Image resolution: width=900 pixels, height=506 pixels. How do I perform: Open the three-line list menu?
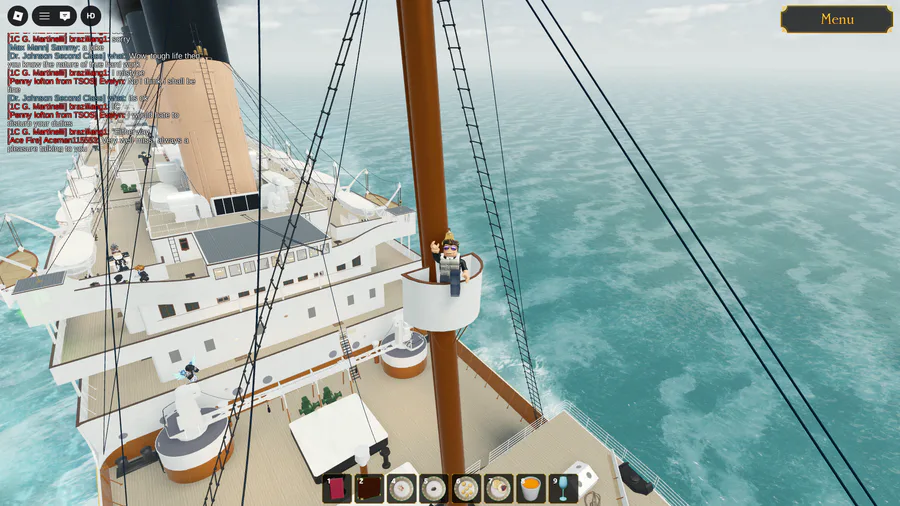tap(44, 16)
